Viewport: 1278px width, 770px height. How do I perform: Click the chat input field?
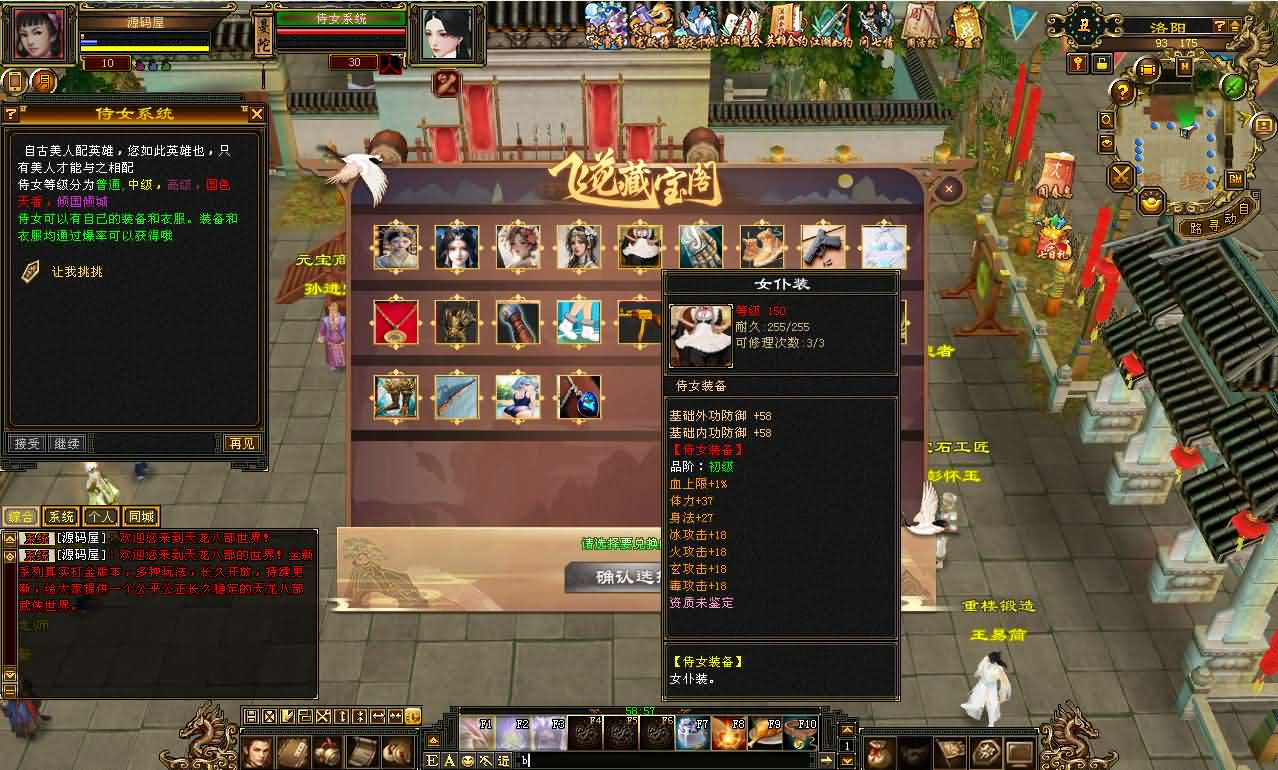coord(670,760)
